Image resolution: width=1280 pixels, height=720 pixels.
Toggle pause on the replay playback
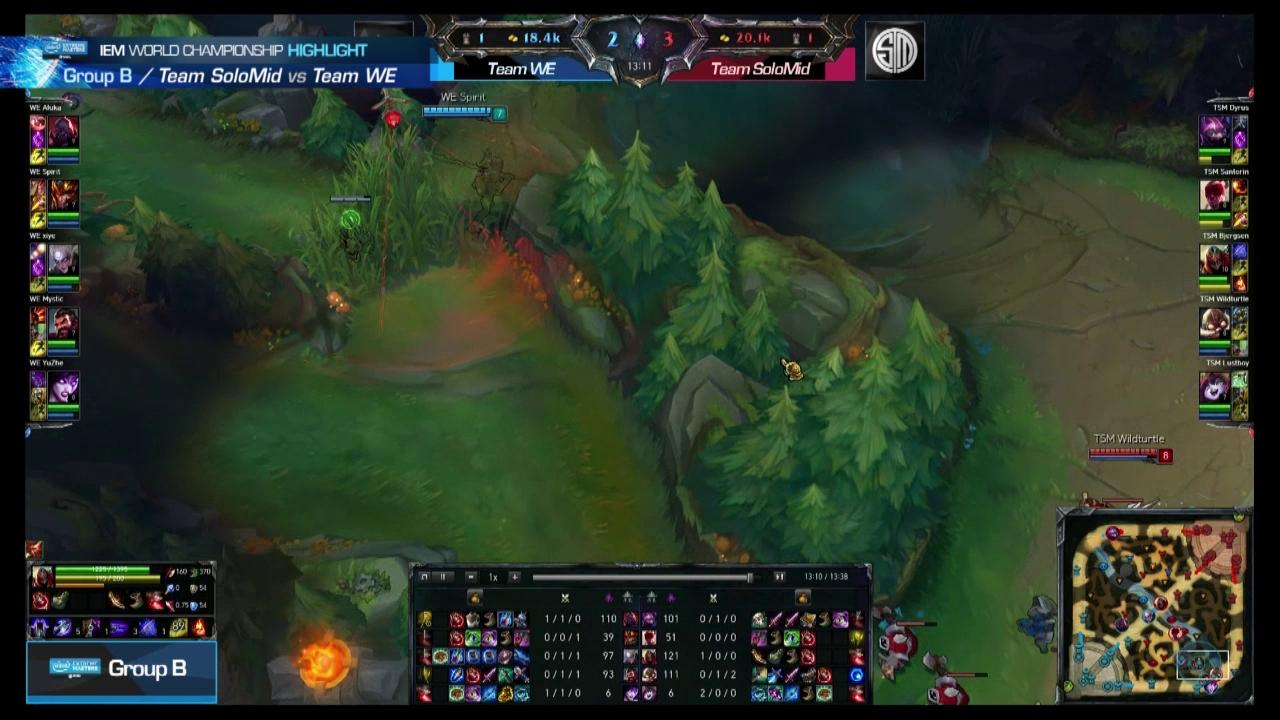pos(443,578)
